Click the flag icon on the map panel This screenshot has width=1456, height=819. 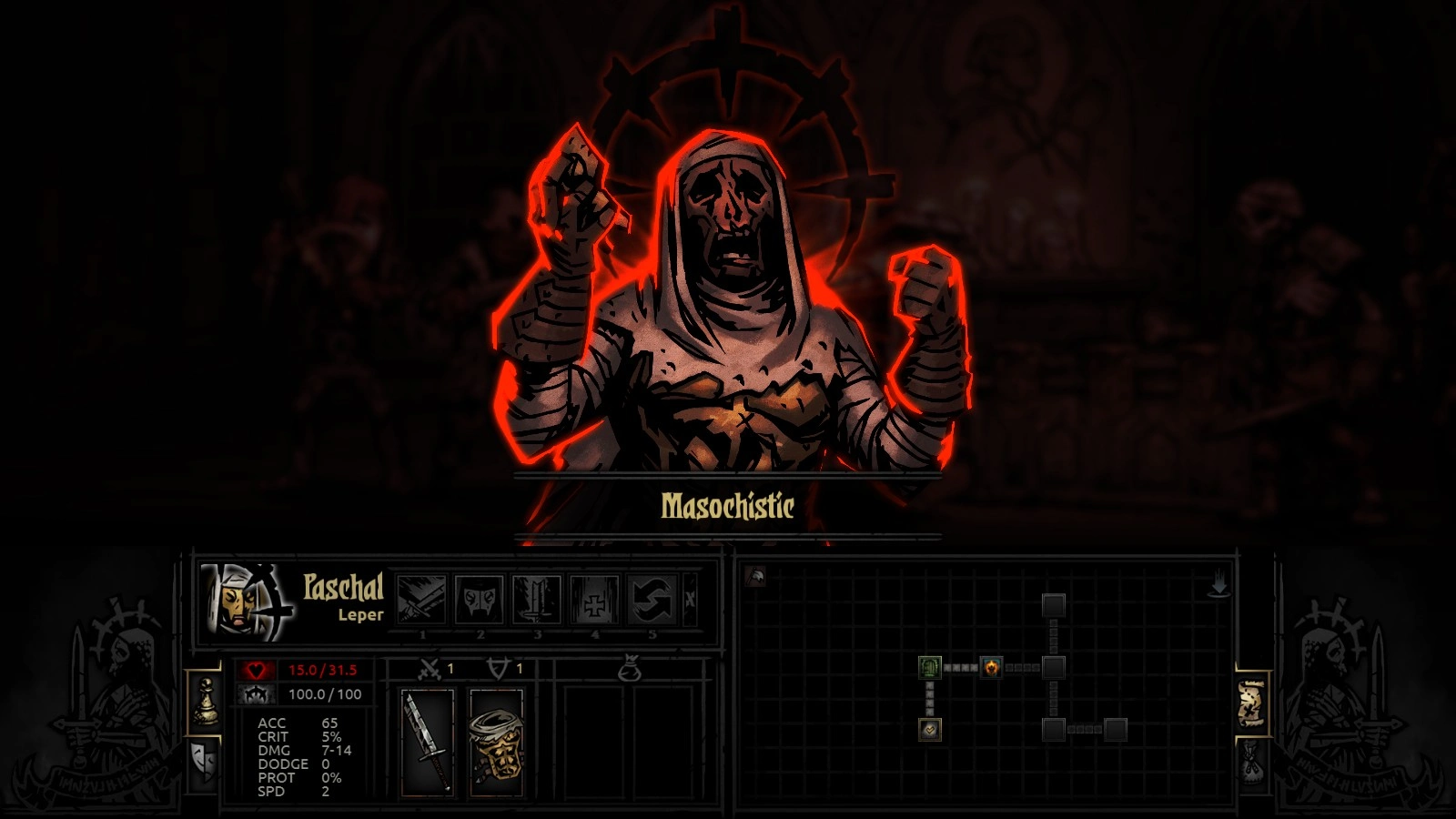click(x=755, y=577)
